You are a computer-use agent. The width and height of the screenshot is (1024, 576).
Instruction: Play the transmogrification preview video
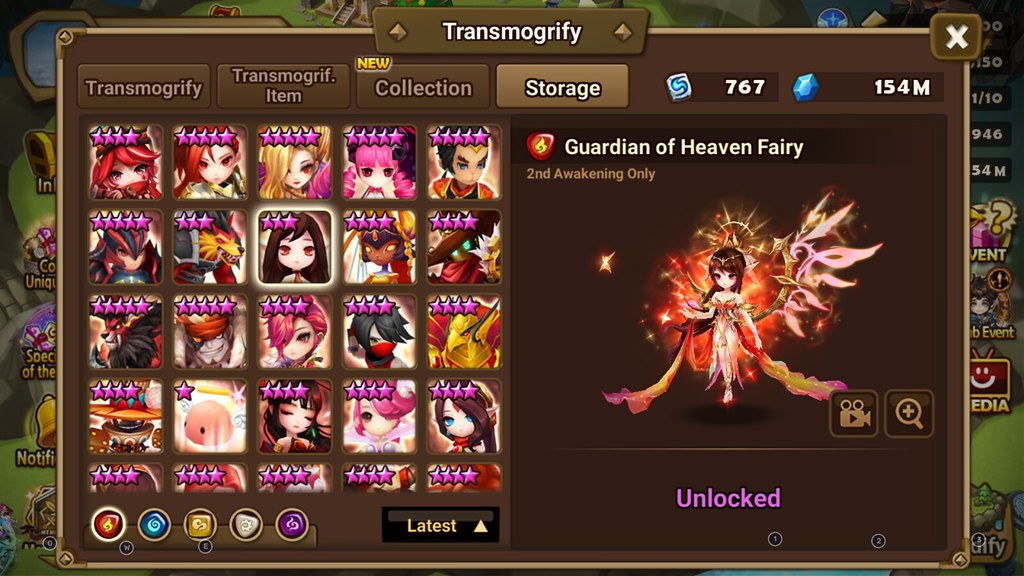pos(853,414)
